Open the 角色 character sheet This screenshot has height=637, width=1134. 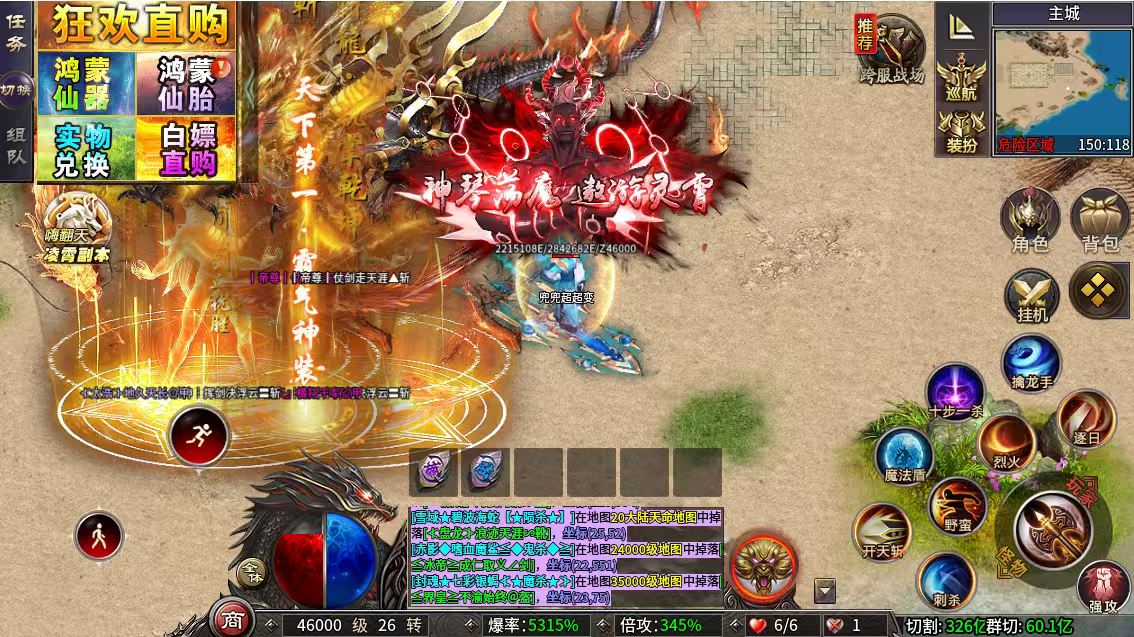click(x=1030, y=219)
